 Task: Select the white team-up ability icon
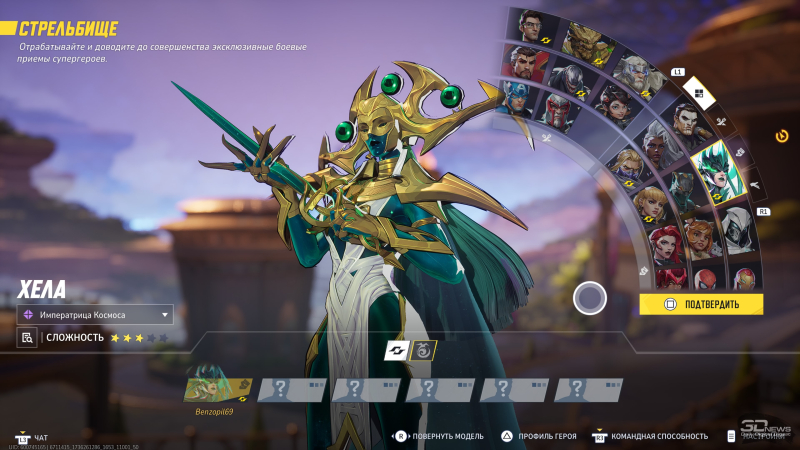coord(396,350)
